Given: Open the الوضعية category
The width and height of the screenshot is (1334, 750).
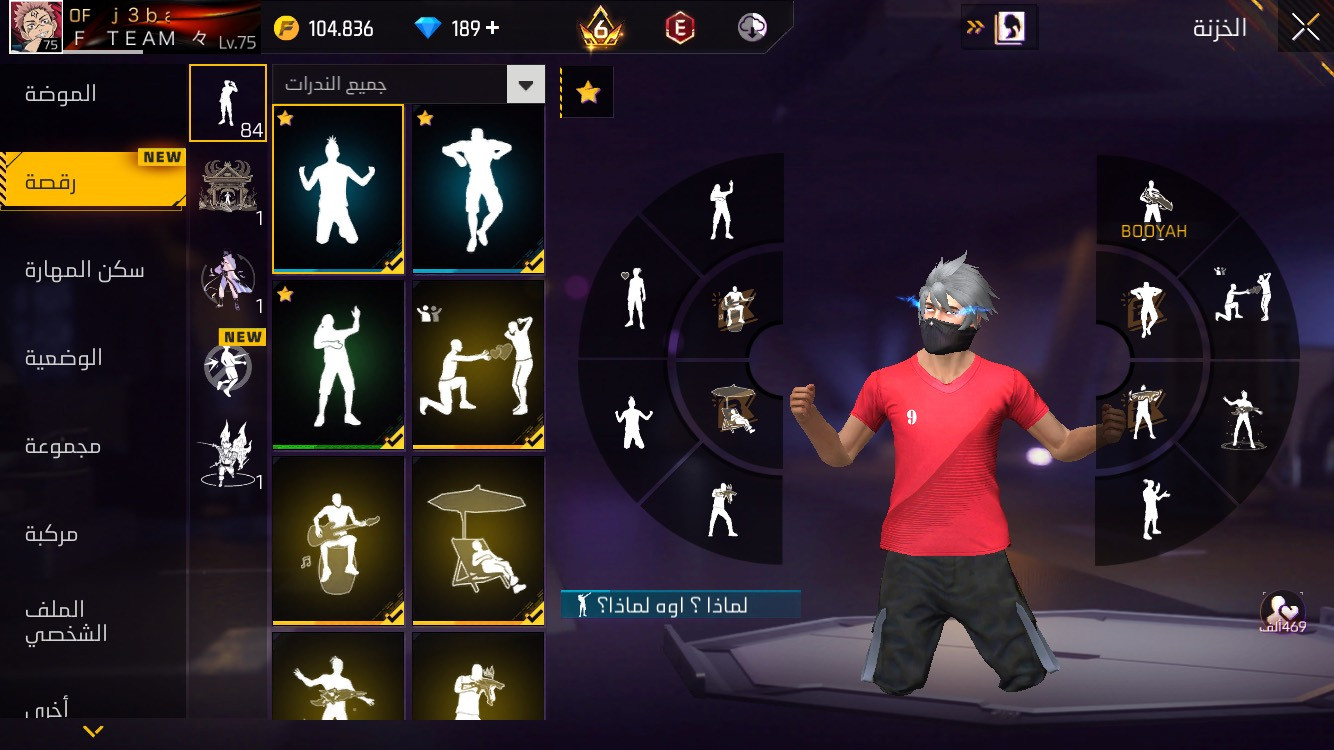Looking at the screenshot, I should (x=64, y=358).
